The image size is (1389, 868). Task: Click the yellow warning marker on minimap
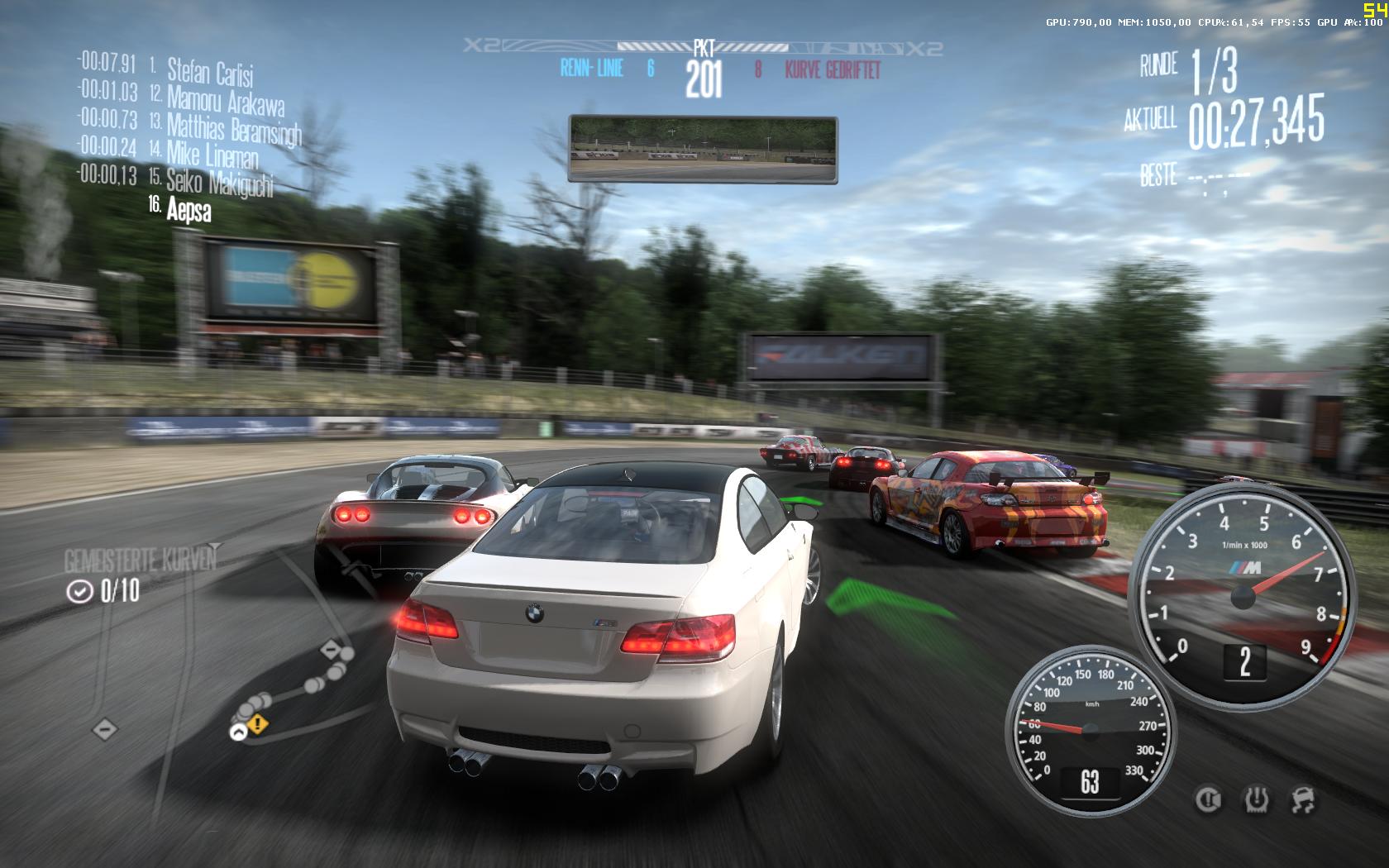[x=258, y=725]
